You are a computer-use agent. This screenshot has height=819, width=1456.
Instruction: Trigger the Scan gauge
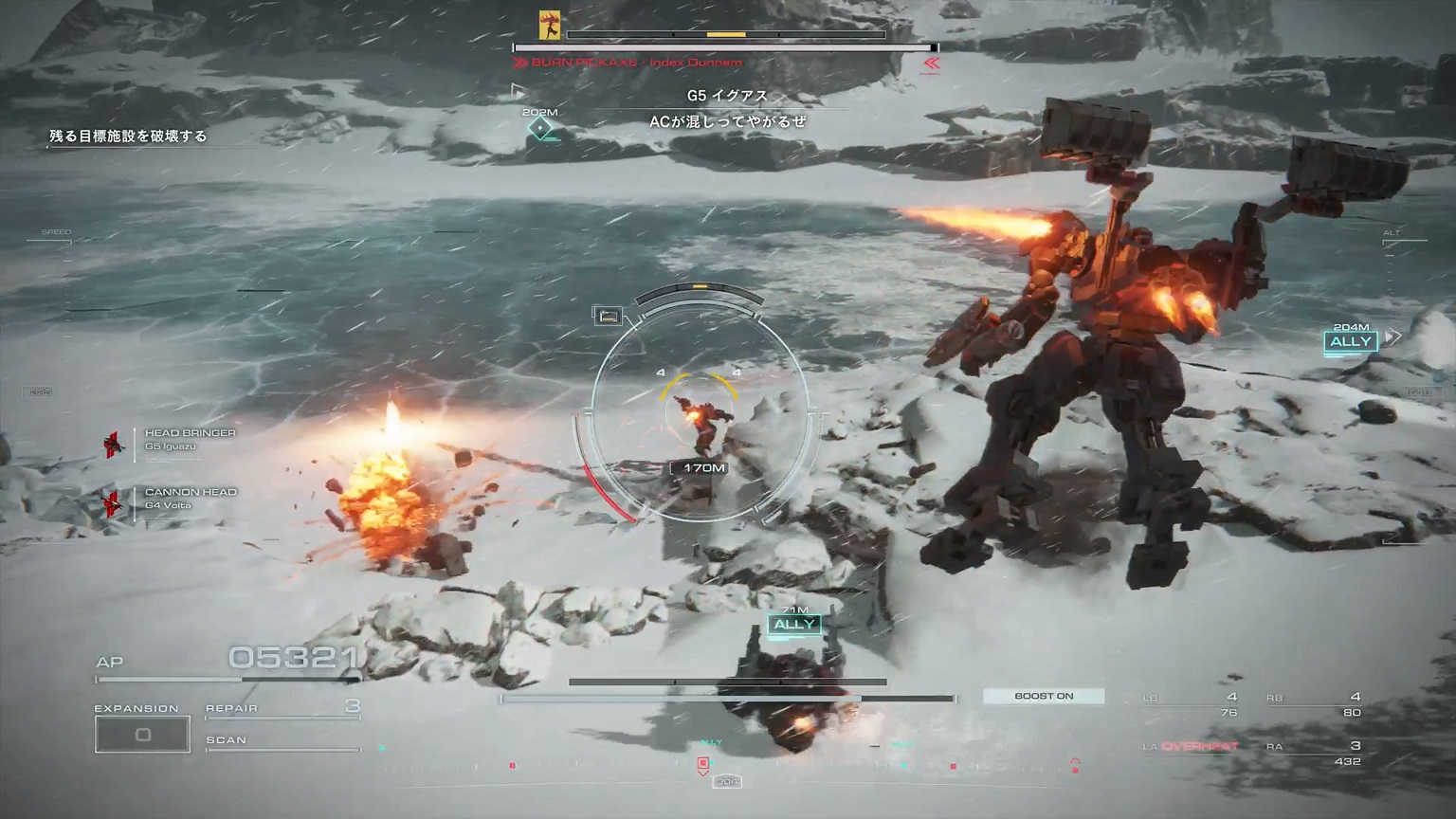[282, 741]
